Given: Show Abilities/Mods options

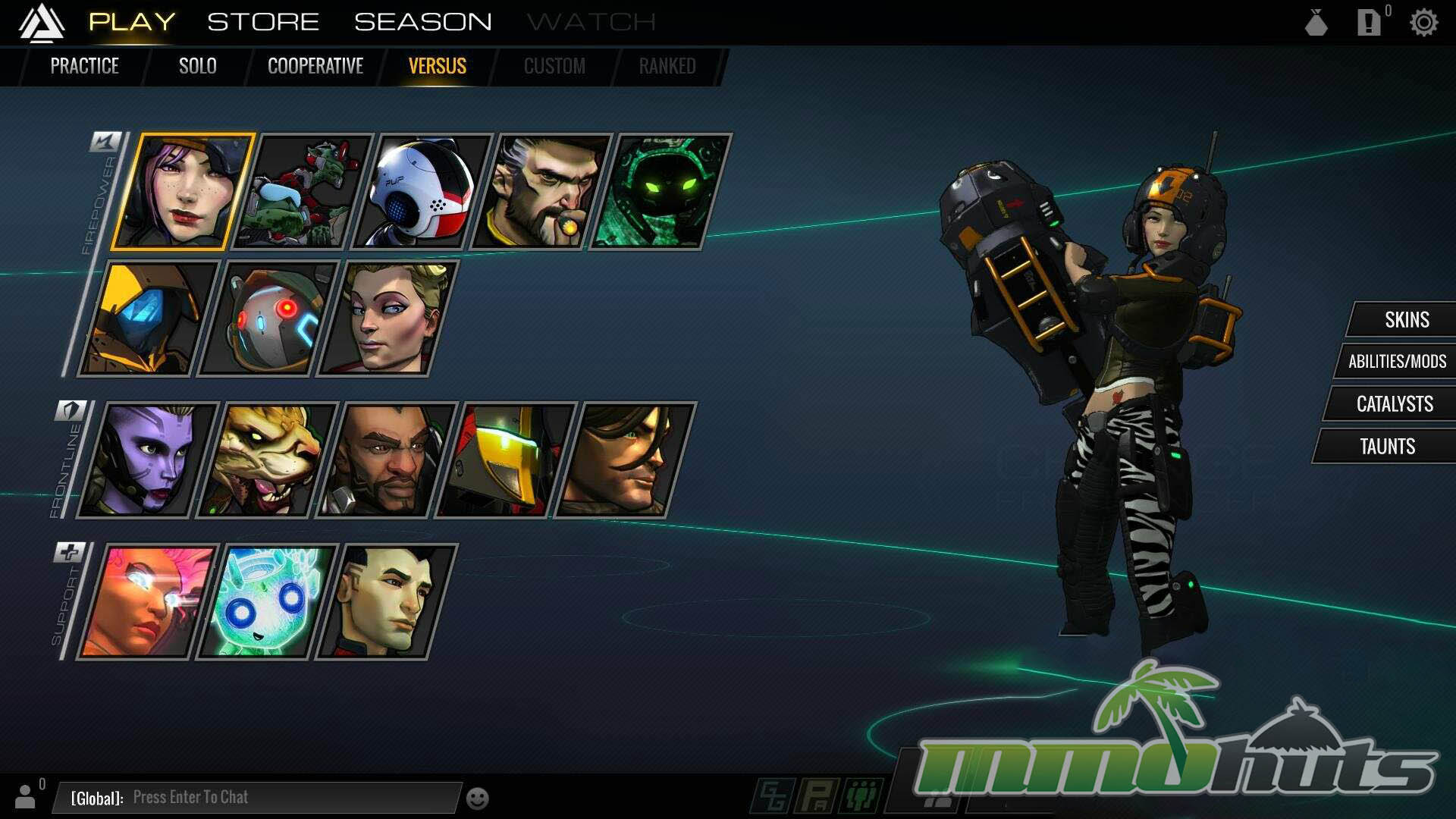Looking at the screenshot, I should click(1397, 362).
